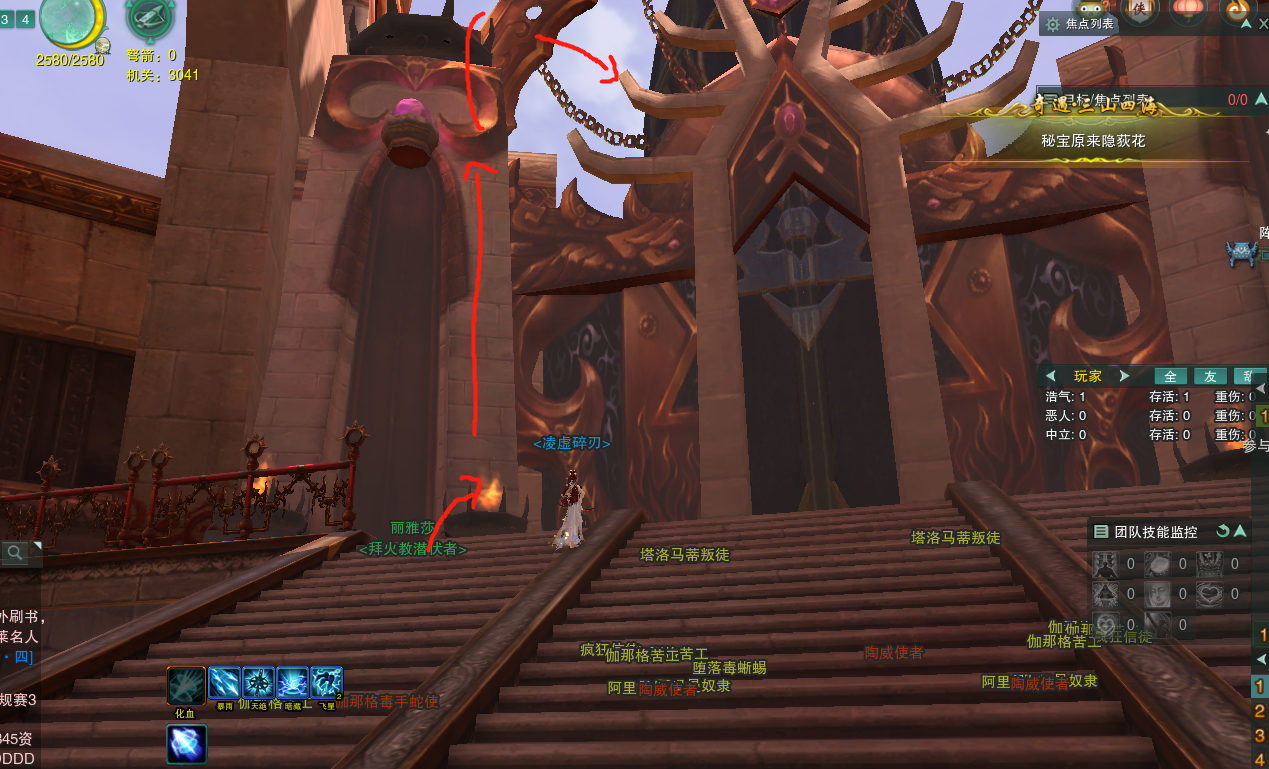Filter the player list by 友

(x=1210, y=376)
